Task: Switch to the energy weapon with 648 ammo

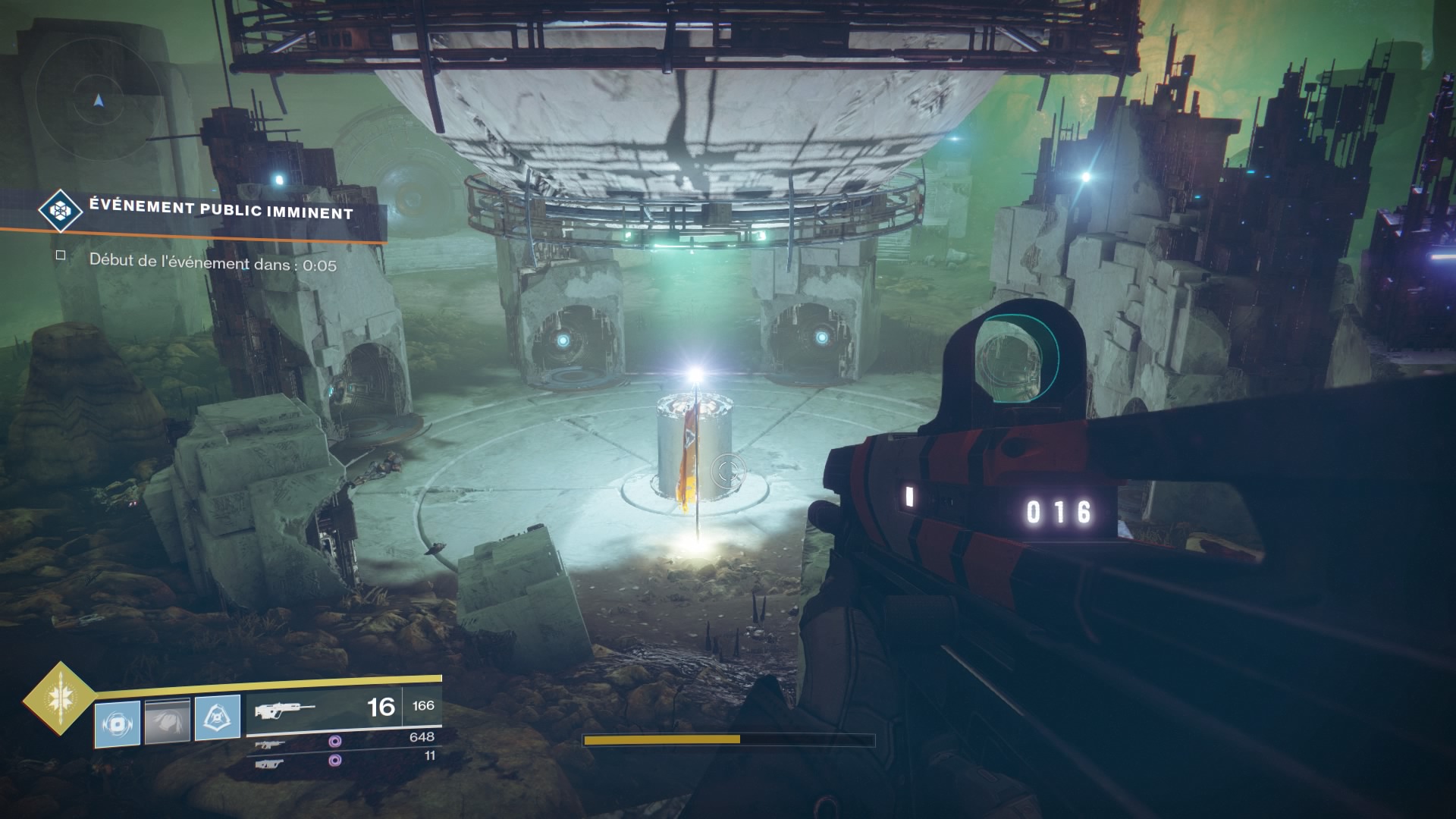Action: point(270,745)
